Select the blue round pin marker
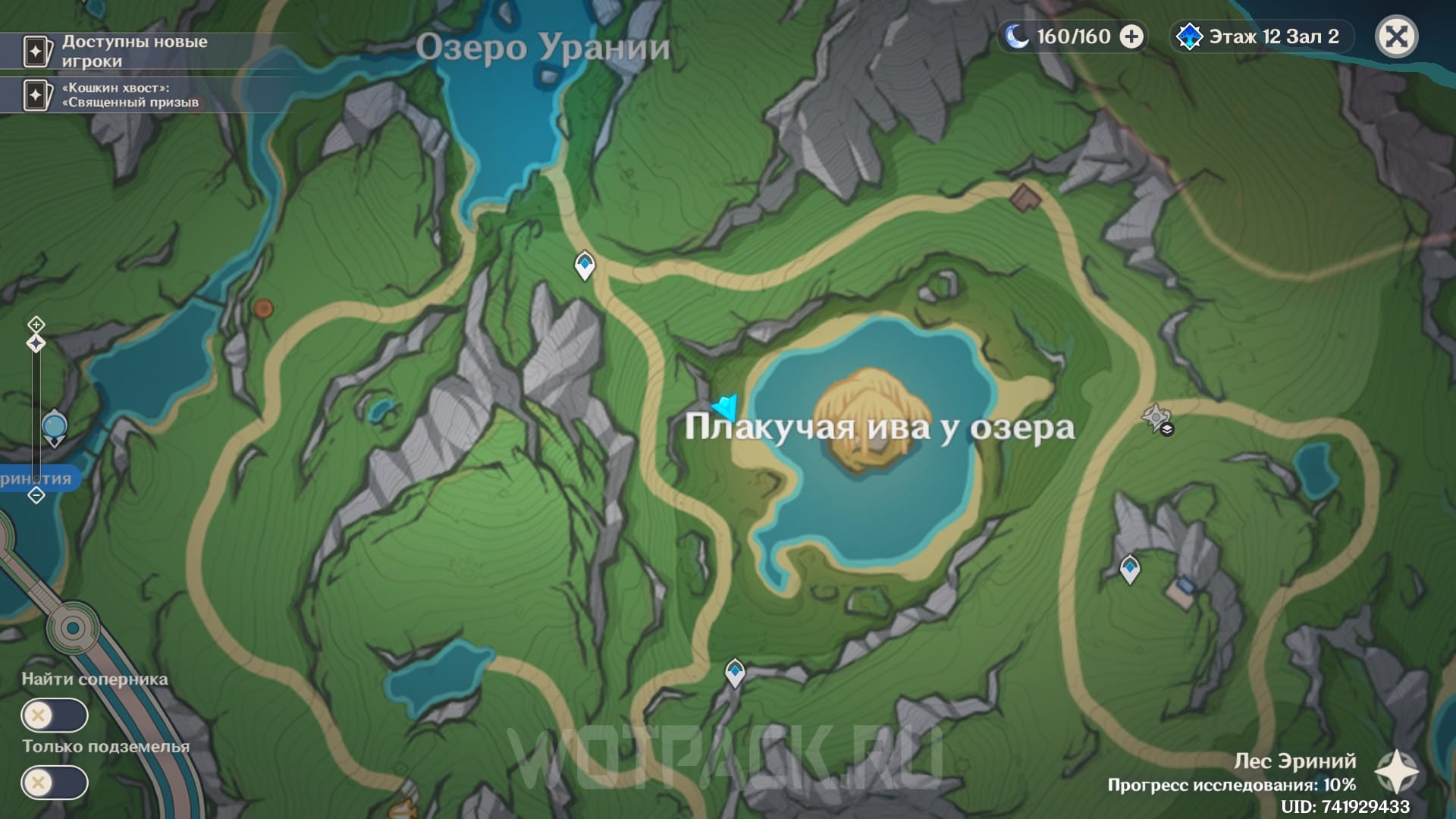This screenshot has height=819, width=1456. [55, 427]
